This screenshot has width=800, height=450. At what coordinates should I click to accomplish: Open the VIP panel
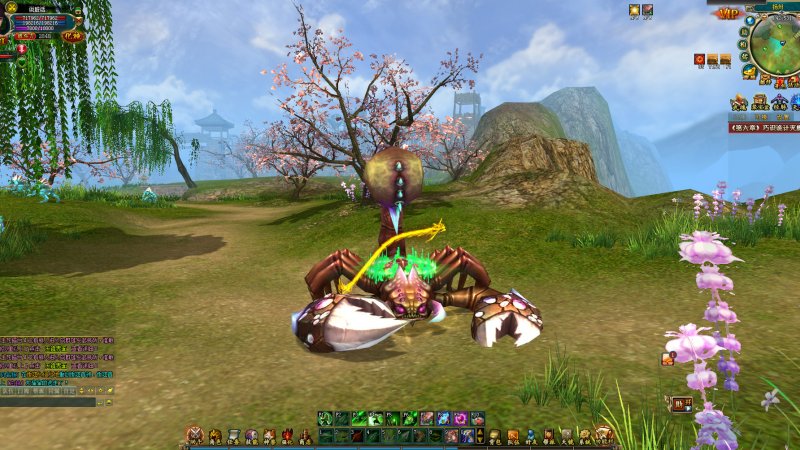[x=727, y=14]
